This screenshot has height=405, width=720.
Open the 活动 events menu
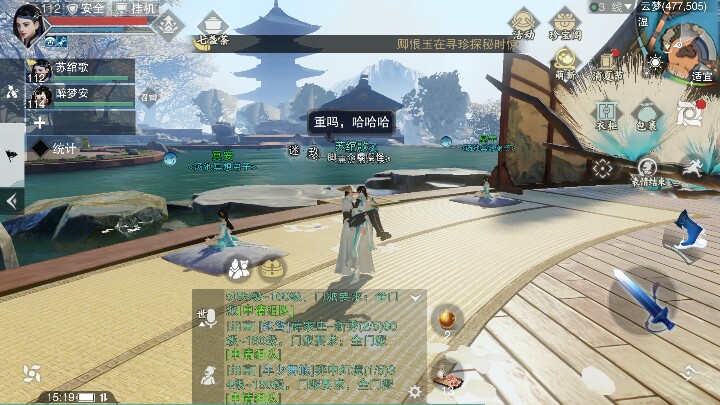point(523,24)
